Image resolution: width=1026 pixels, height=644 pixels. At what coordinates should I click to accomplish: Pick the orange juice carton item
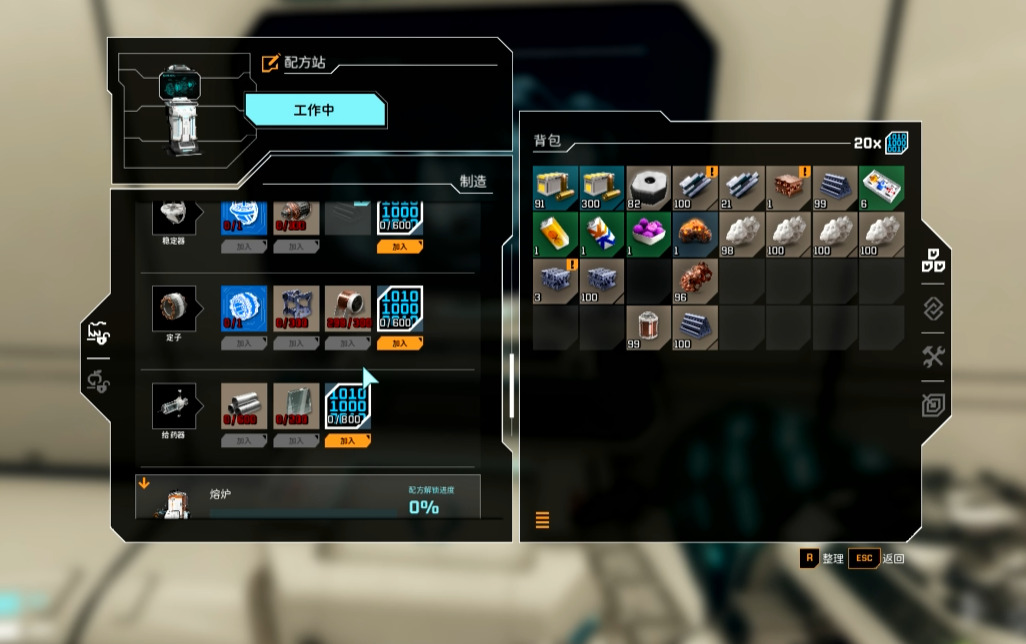[x=555, y=234]
